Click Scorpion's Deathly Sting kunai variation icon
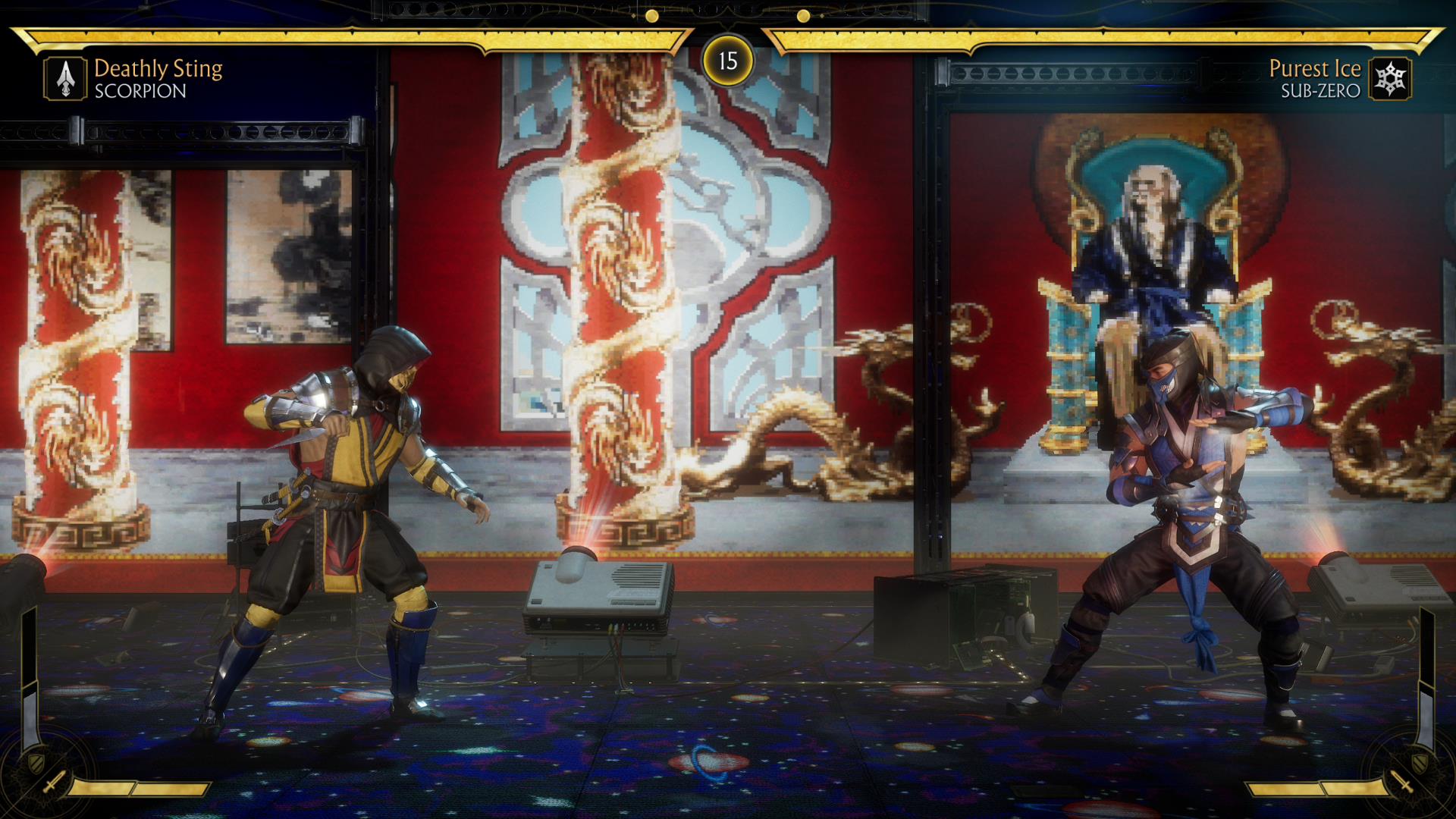The height and width of the screenshot is (819, 1456). [65, 79]
